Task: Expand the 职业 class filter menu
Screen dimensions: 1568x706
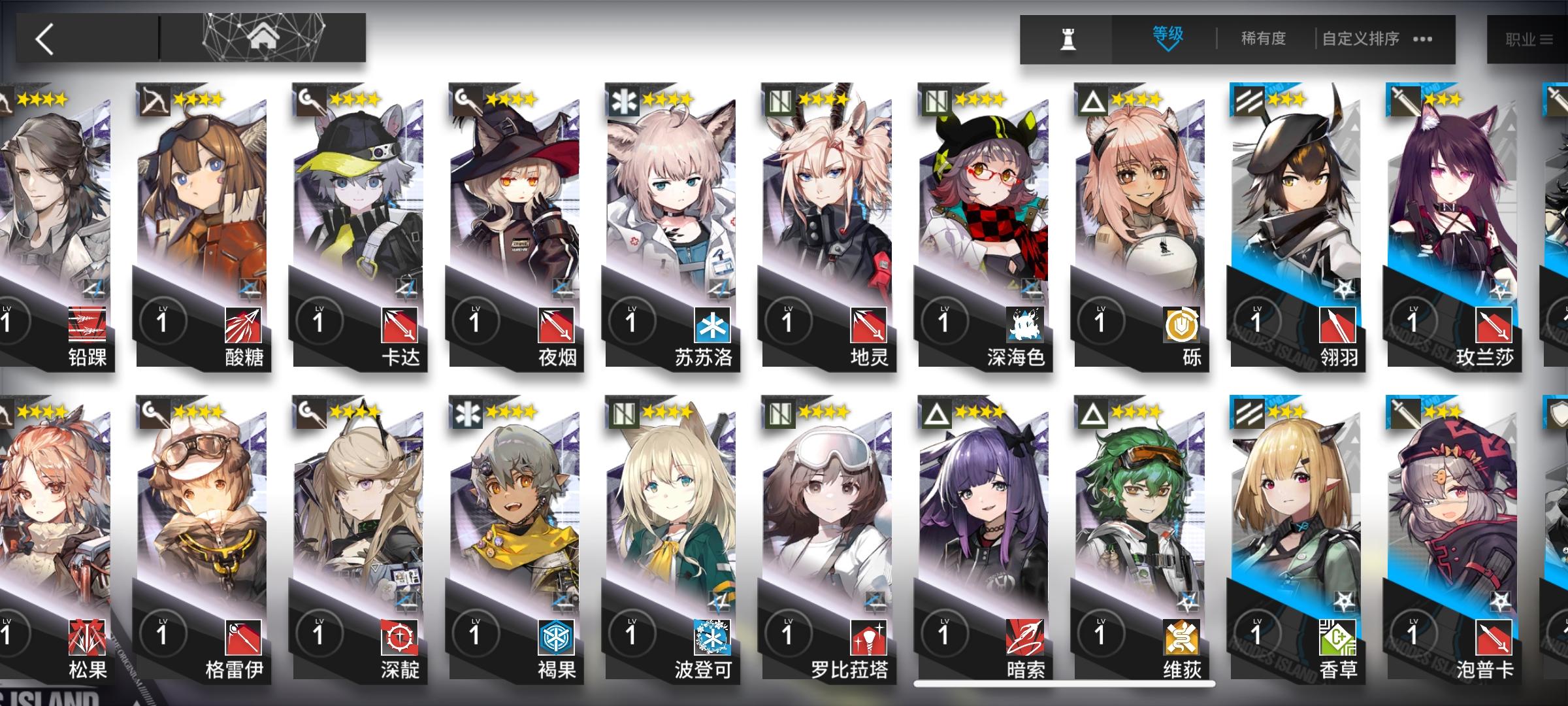Action: (x=1529, y=38)
